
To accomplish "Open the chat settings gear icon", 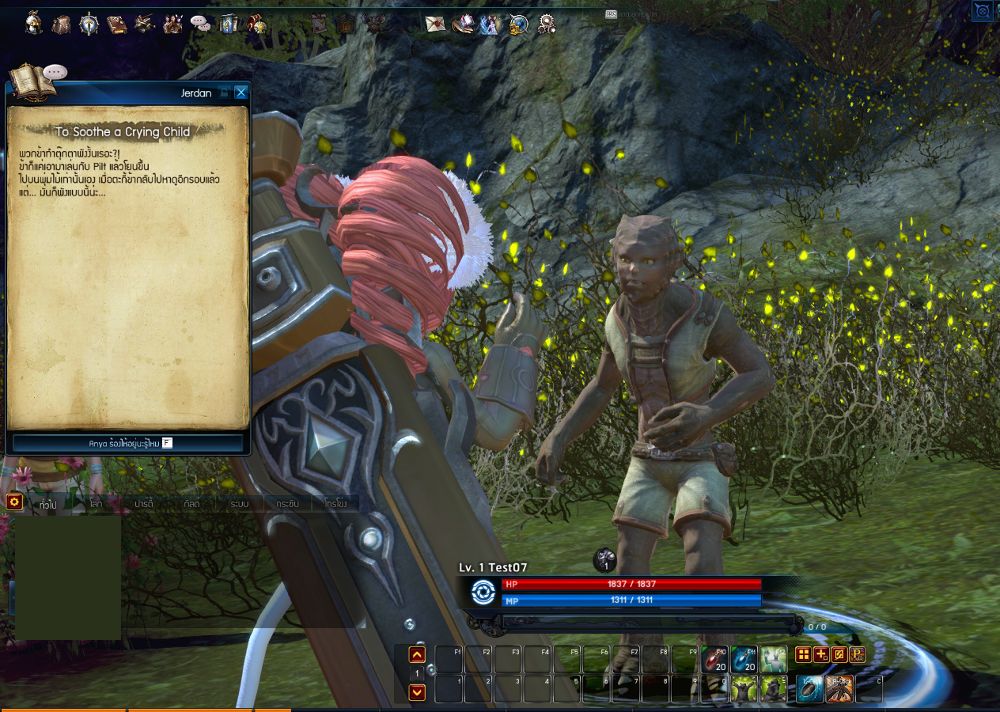I will [15, 502].
